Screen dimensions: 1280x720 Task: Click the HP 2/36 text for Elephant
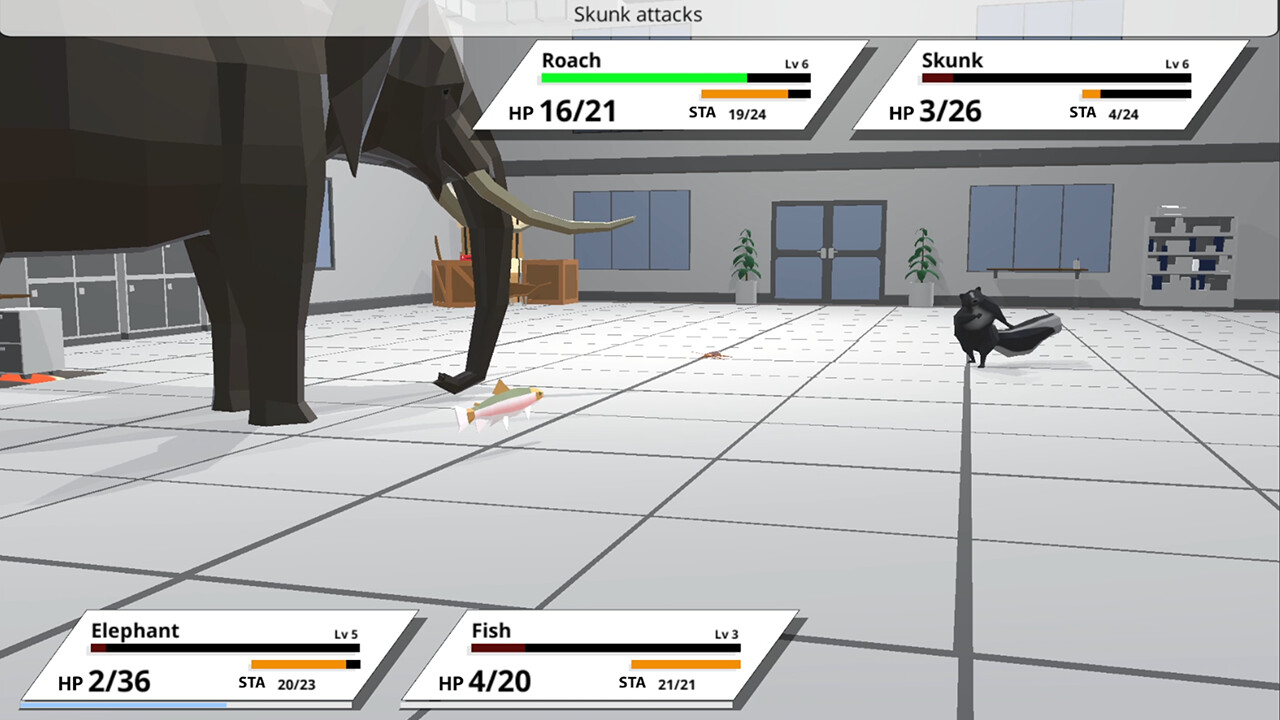(118, 681)
